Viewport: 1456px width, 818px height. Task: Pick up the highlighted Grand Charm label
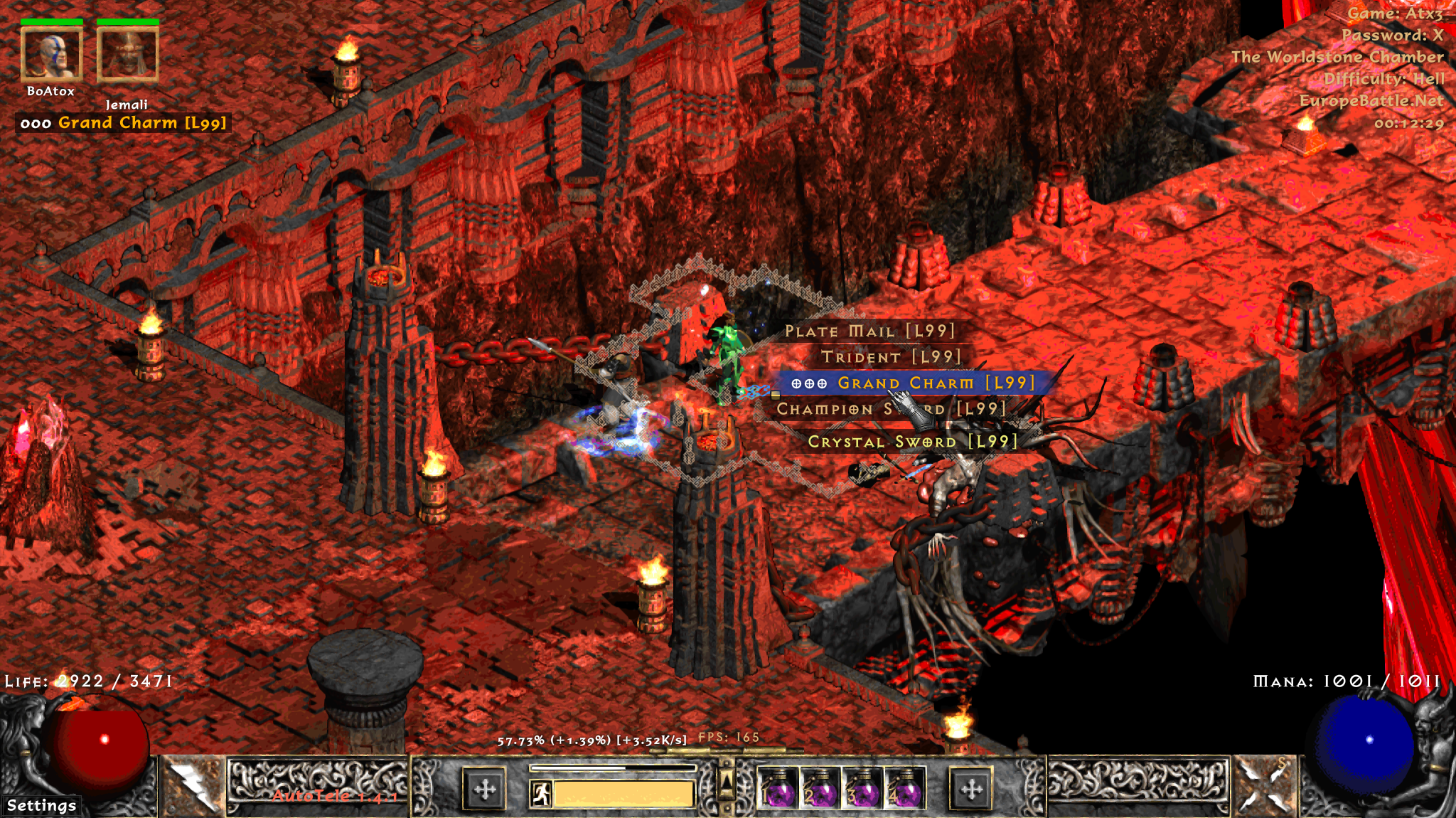913,383
